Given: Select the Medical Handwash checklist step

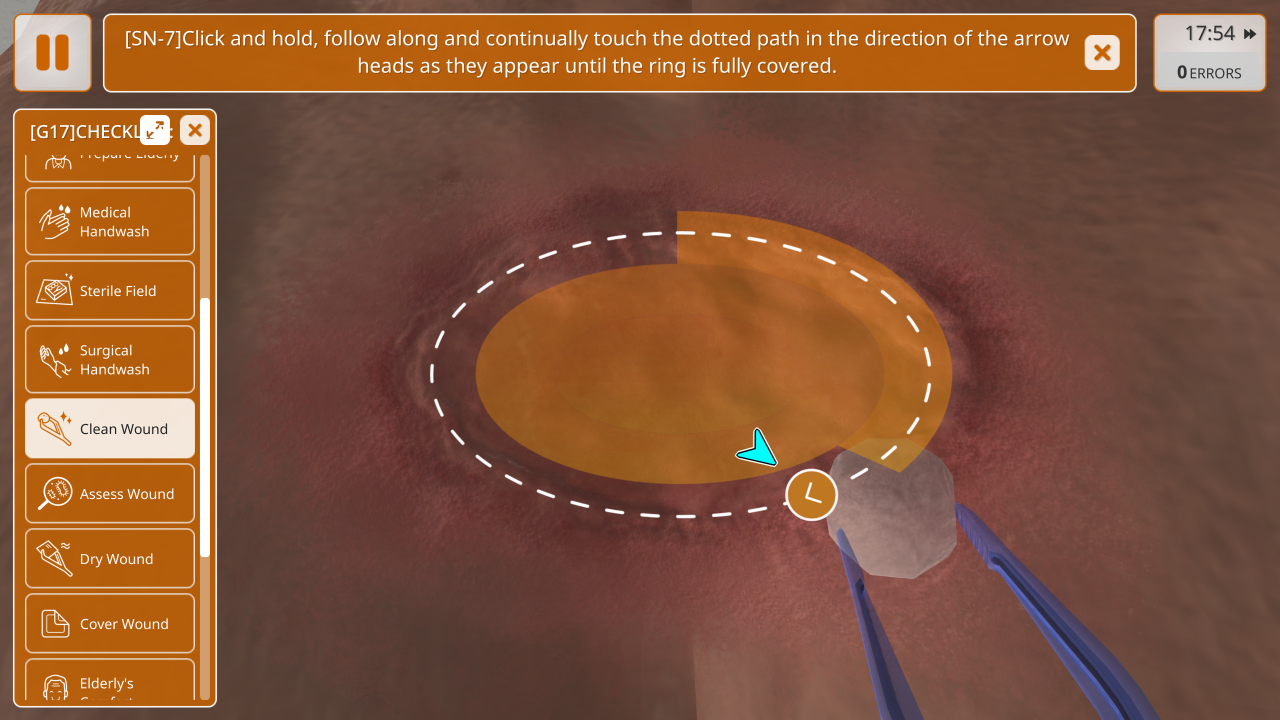Looking at the screenshot, I should click(110, 222).
